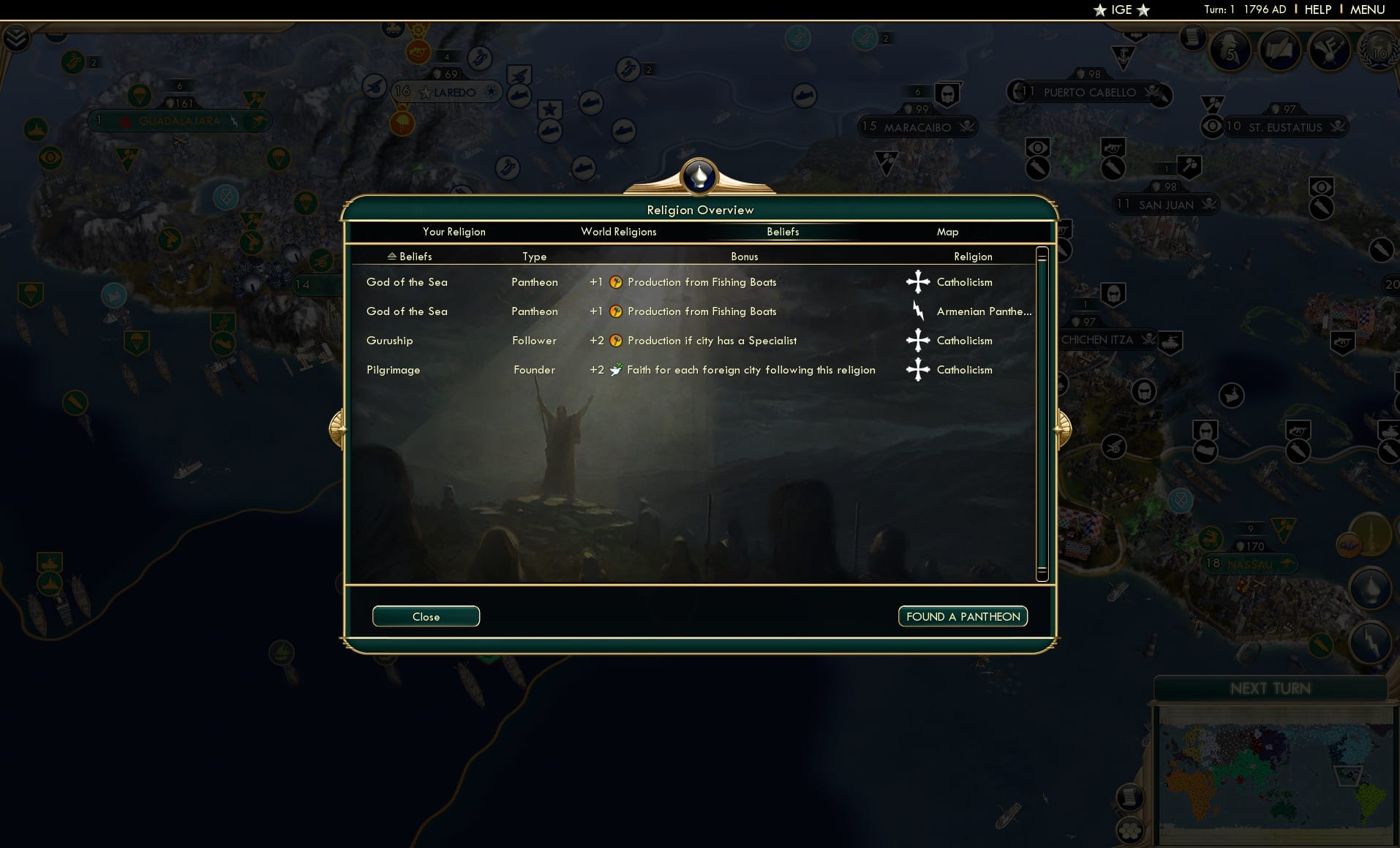Close the Religion Overview dialog
Viewport: 1400px width, 848px height.
(426, 616)
